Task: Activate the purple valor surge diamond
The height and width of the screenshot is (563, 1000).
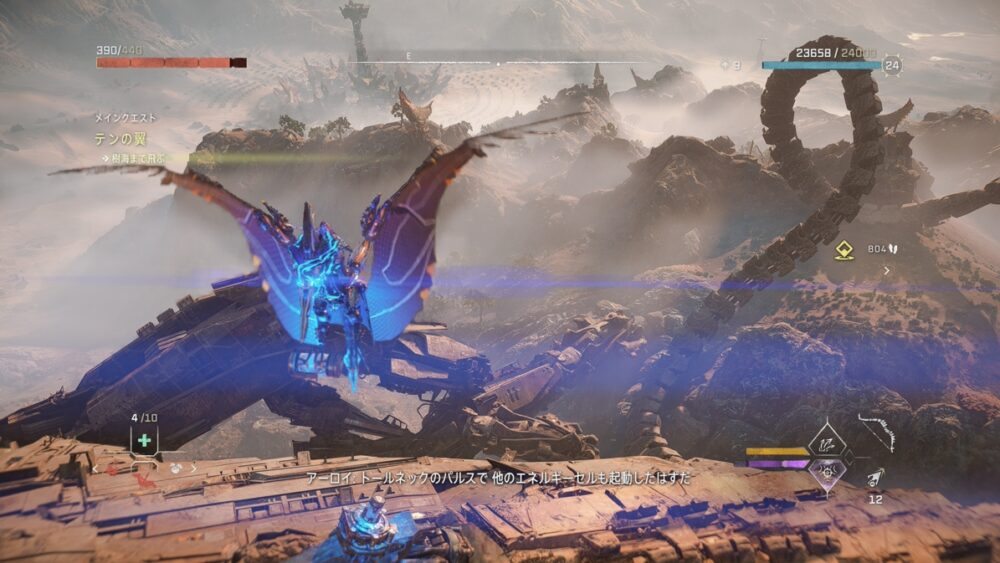Action: (x=828, y=472)
